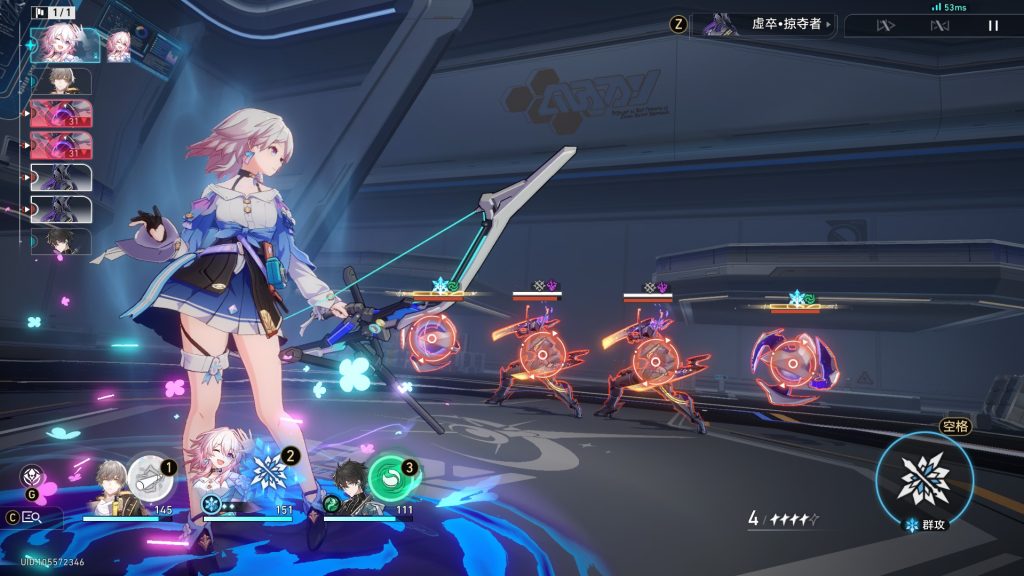Toggle auto-battle mode
The width and height of the screenshot is (1024, 576).
(939, 26)
